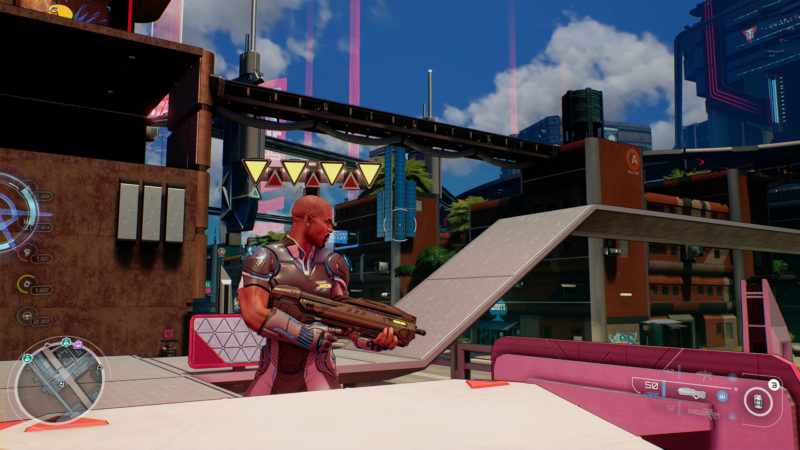Image resolution: width=800 pixels, height=450 pixels.
Task: Select the grenade icon in the weapon panel
Action: coord(757,402)
